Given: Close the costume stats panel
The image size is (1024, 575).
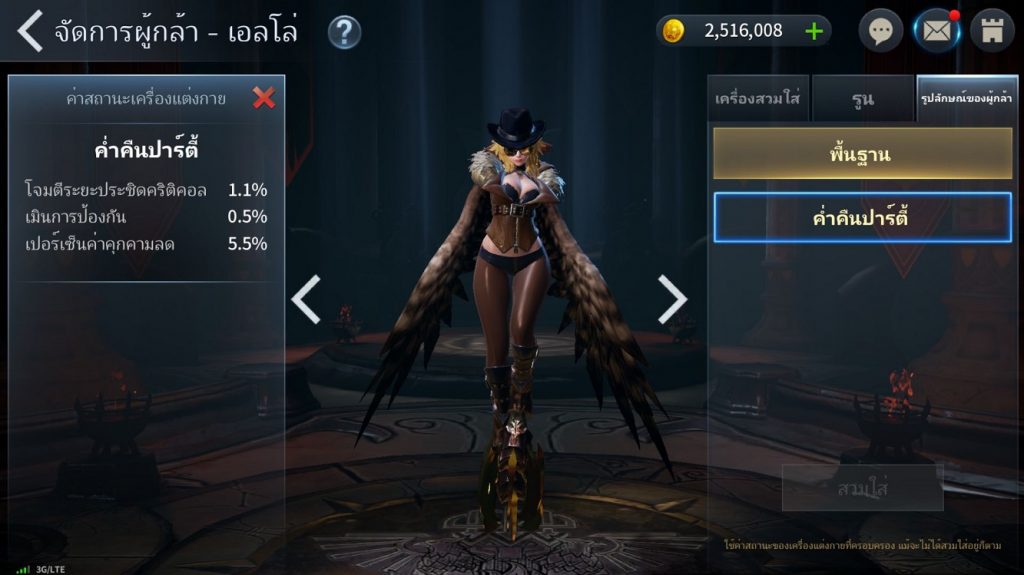Looking at the screenshot, I should (x=264, y=97).
